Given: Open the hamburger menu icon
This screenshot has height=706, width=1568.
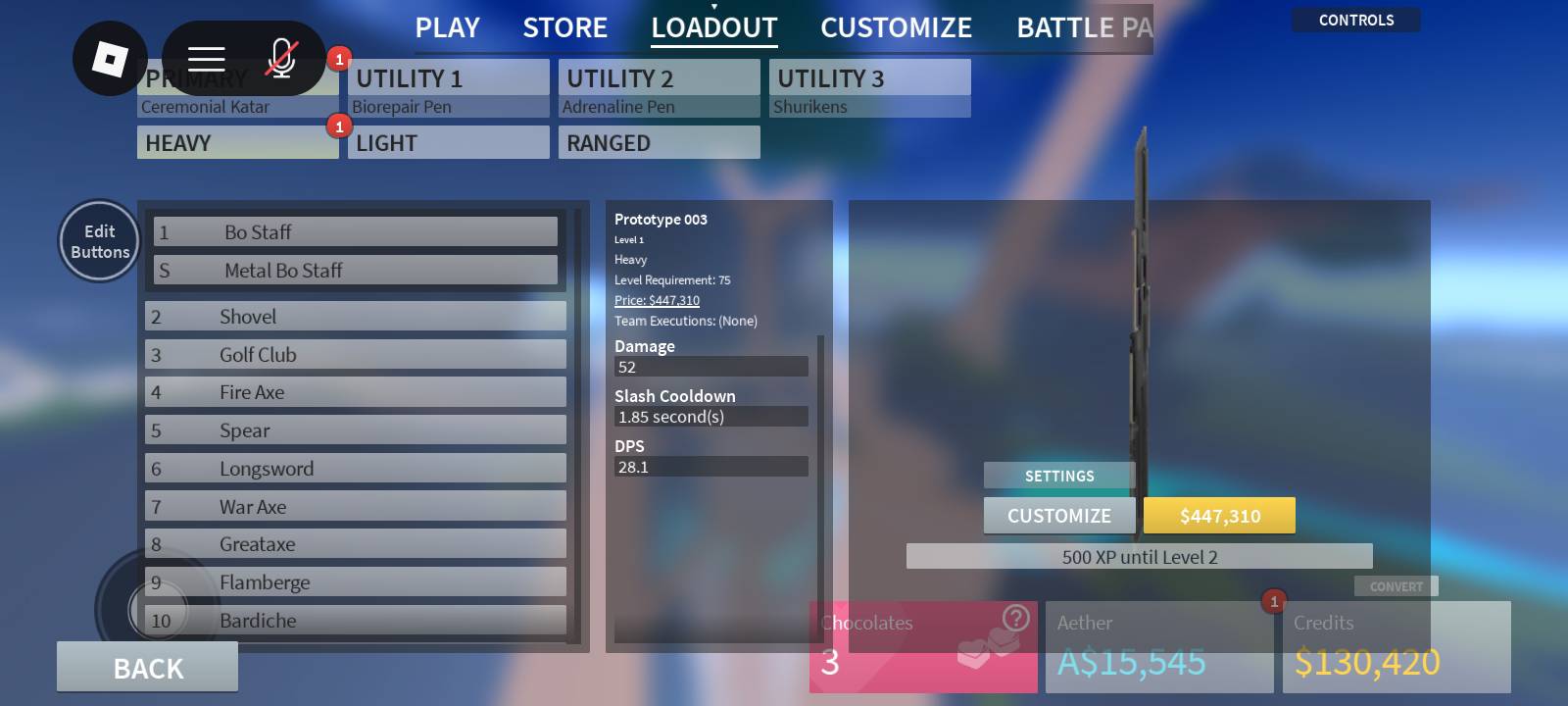Looking at the screenshot, I should [x=207, y=58].
